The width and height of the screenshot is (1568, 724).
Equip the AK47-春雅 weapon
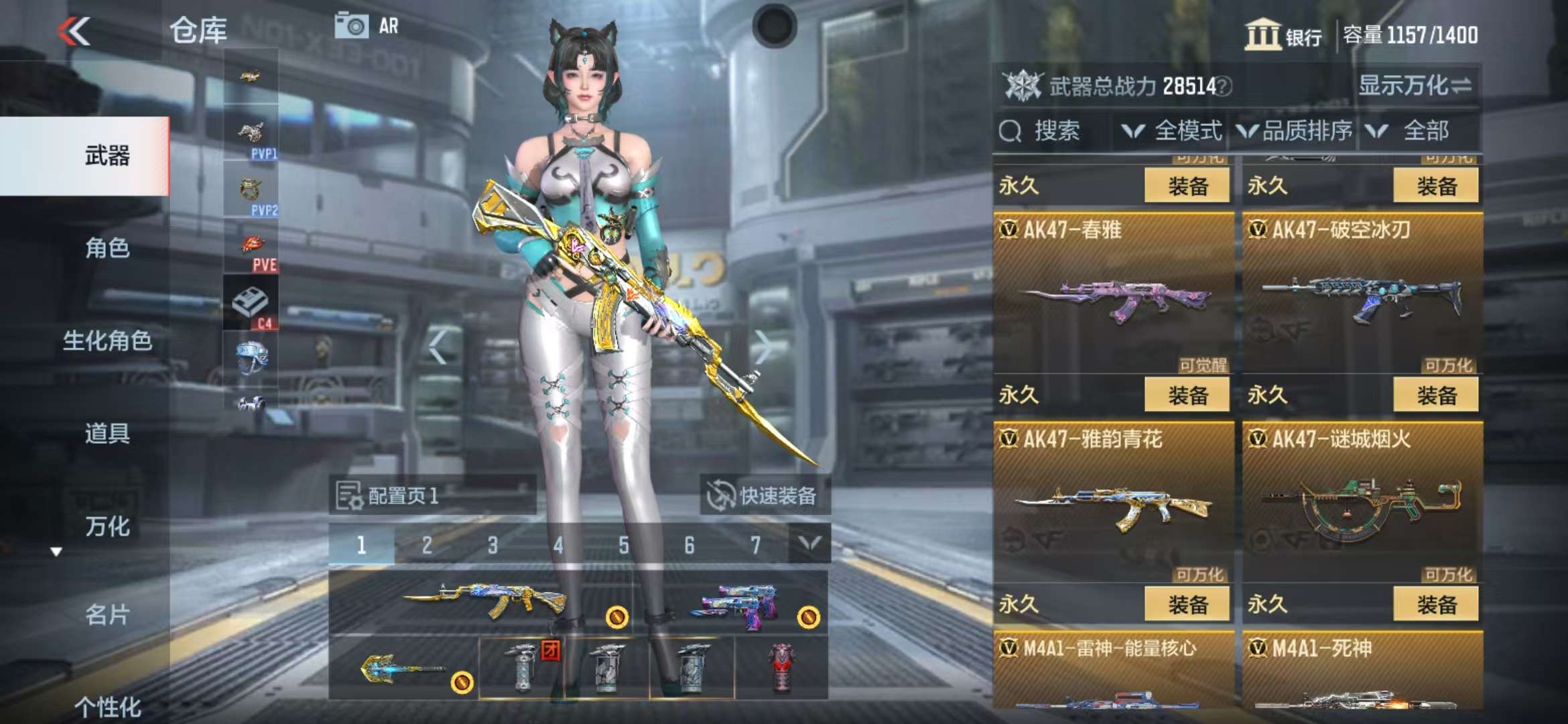(1187, 395)
